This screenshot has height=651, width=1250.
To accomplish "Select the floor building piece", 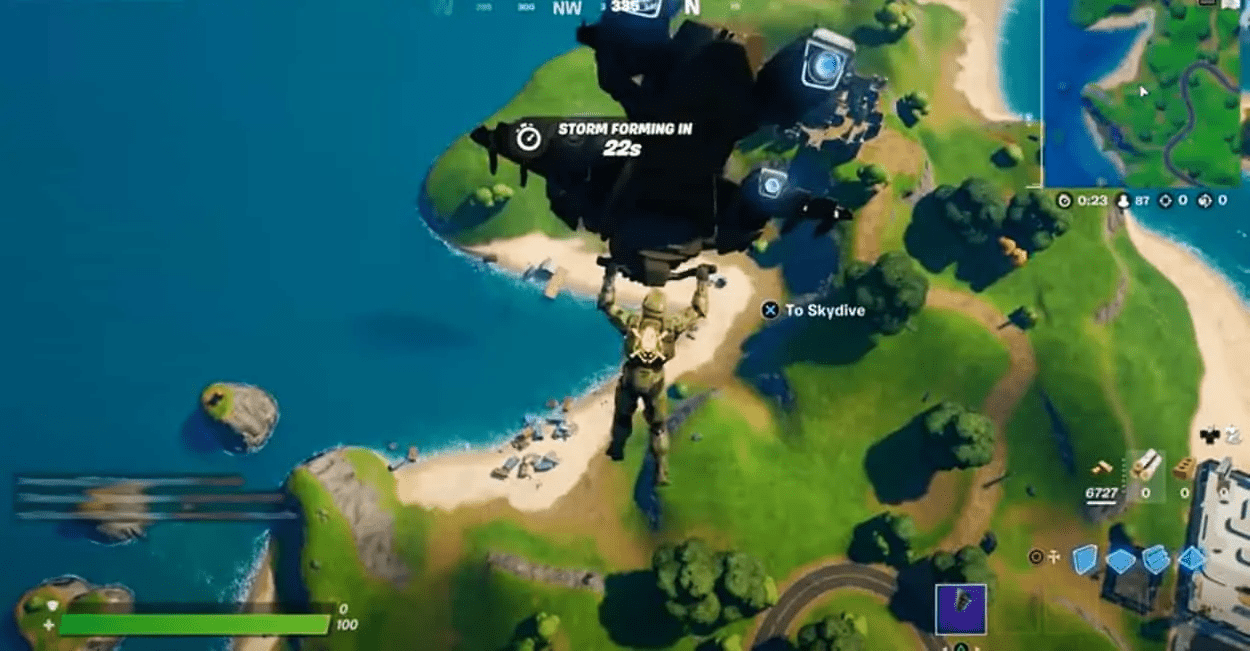I will (x=1121, y=560).
